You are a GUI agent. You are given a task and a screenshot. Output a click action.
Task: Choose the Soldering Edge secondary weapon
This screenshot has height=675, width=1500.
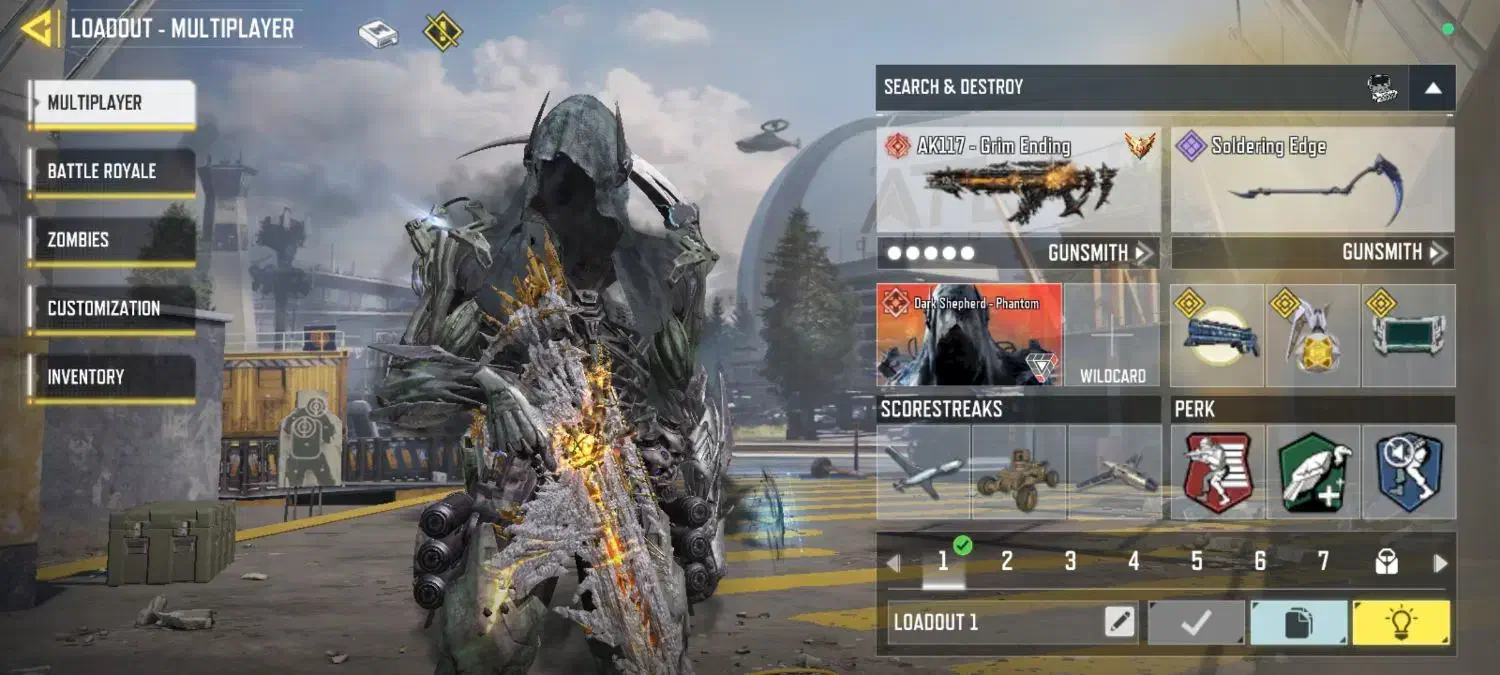(x=1312, y=180)
